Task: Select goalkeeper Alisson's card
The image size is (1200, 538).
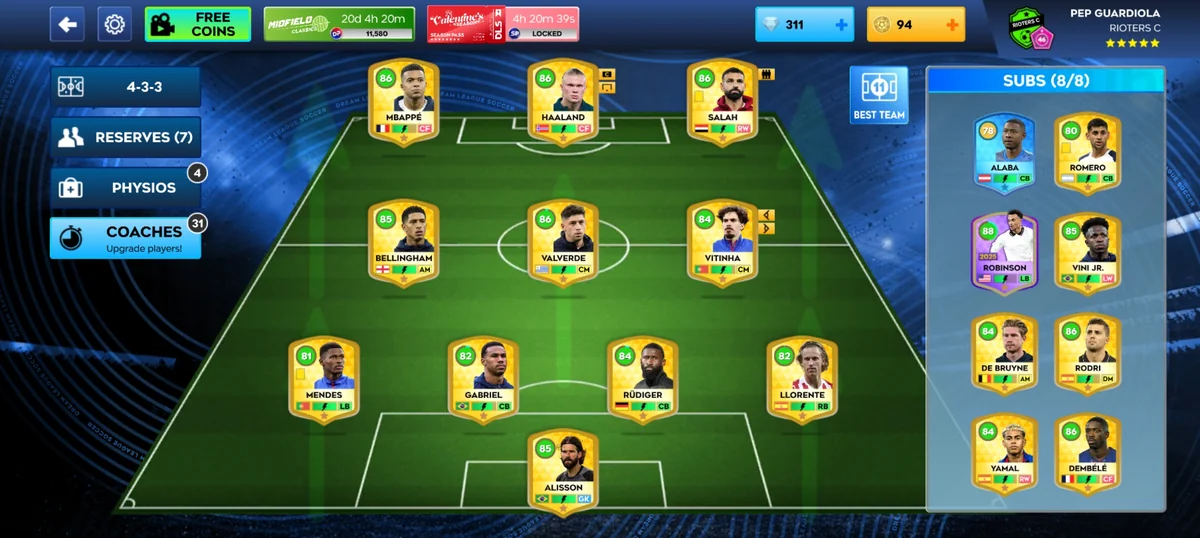Action: click(563, 472)
